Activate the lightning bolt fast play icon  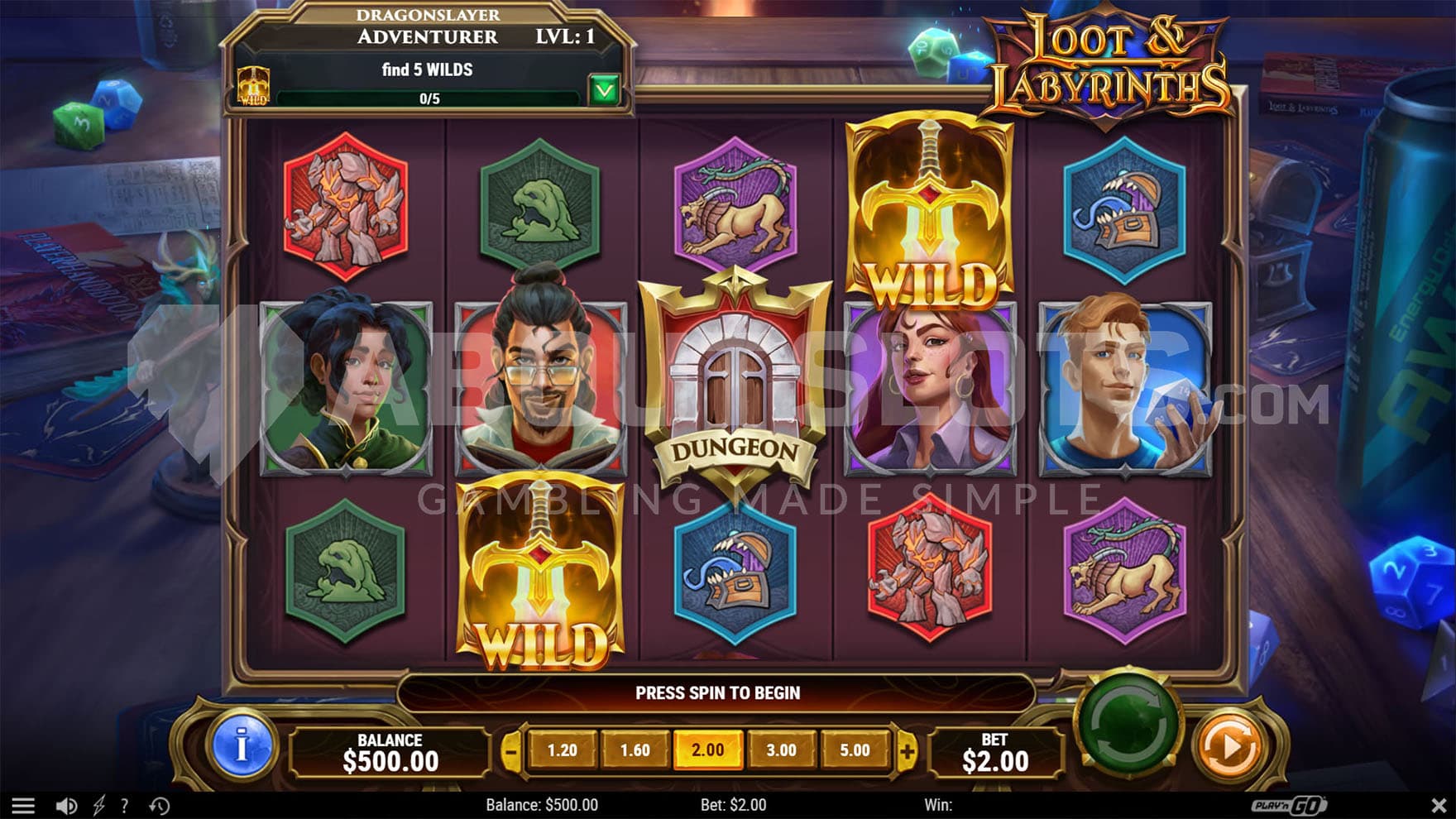[98, 805]
